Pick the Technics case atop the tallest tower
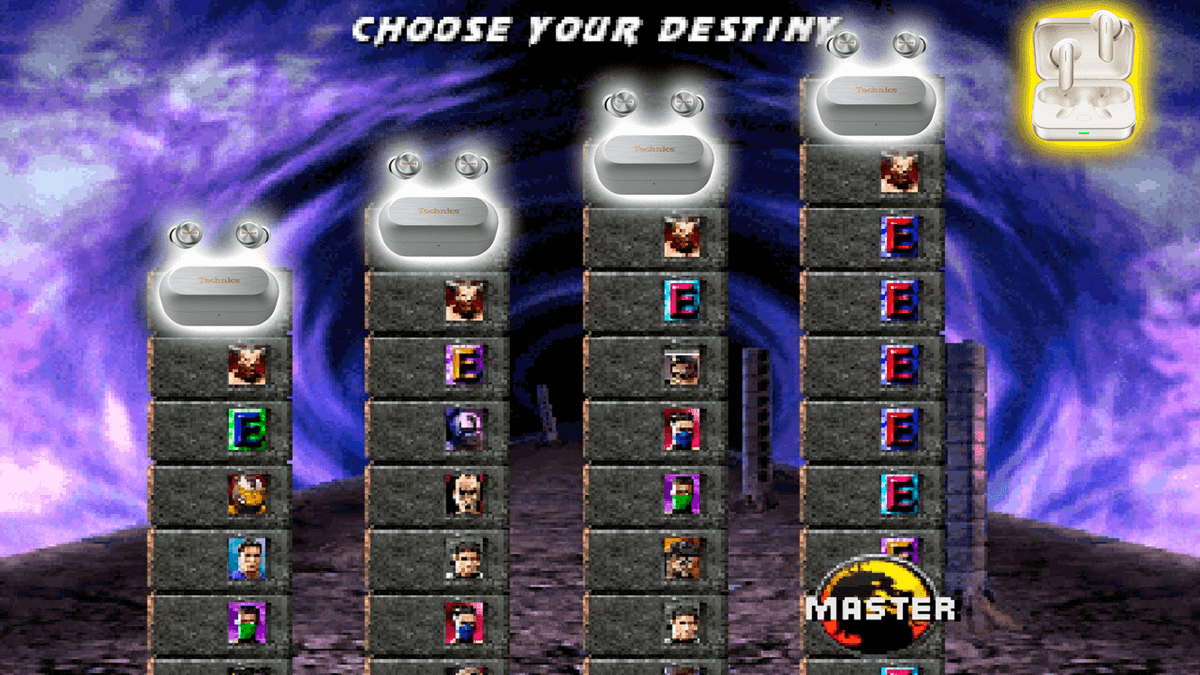The height and width of the screenshot is (675, 1200). tap(873, 100)
